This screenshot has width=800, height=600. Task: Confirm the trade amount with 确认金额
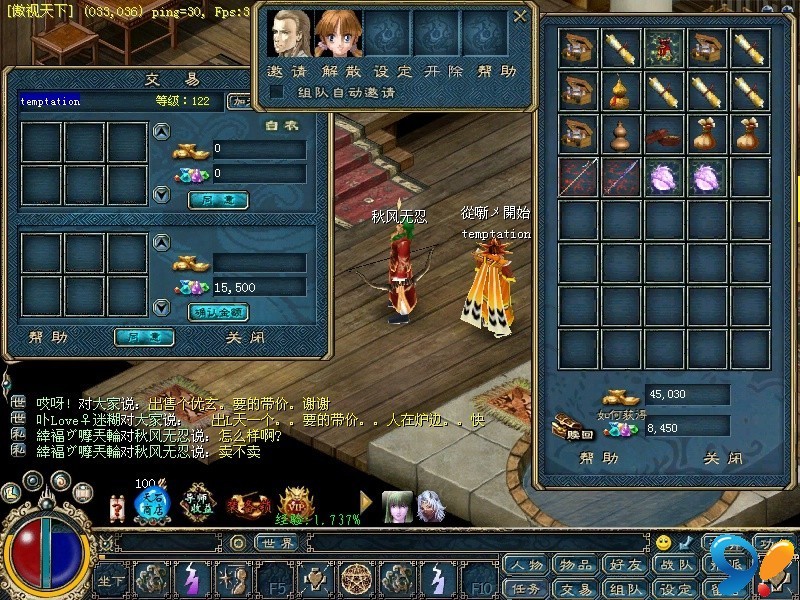click(218, 312)
